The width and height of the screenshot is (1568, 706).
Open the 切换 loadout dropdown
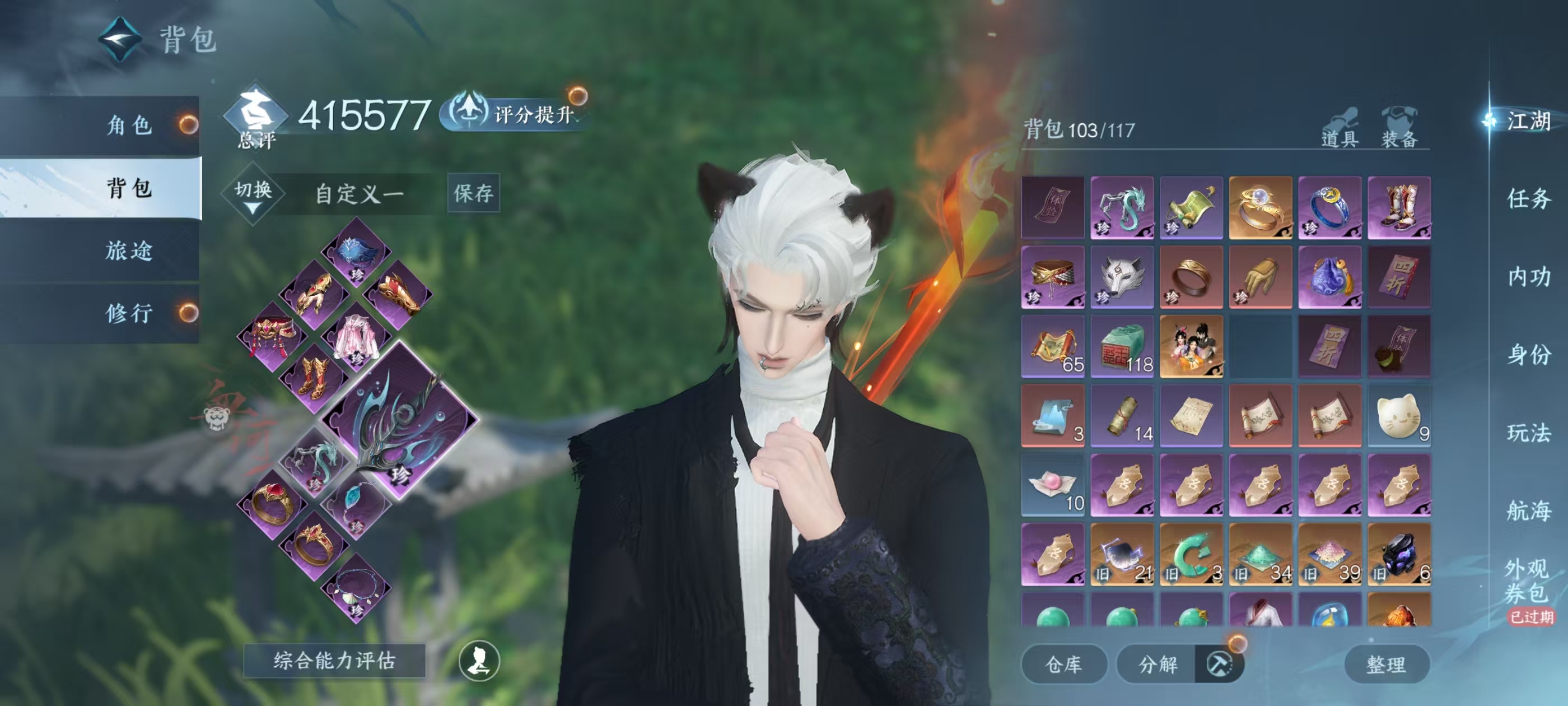253,194
